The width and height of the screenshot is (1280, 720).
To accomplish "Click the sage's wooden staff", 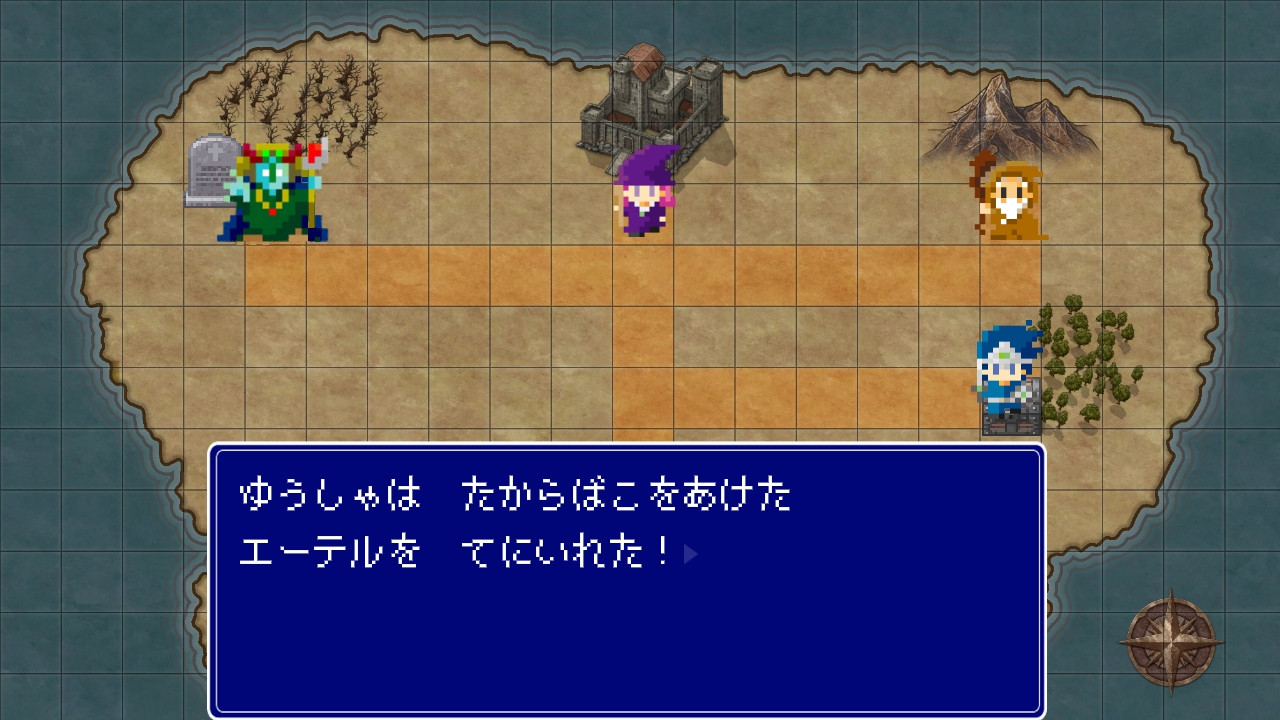I will (x=977, y=195).
